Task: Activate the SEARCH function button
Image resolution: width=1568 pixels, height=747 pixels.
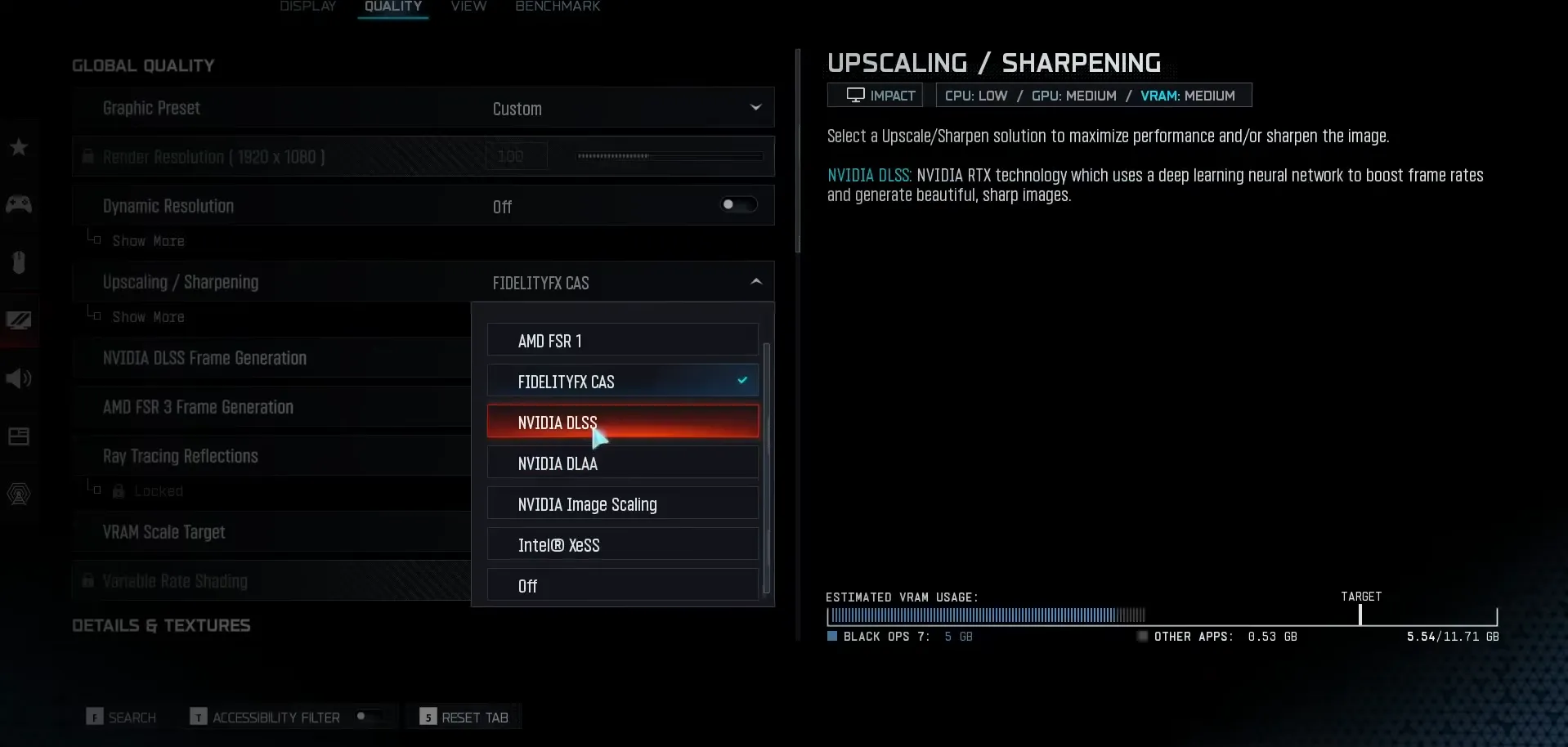Action: point(121,716)
